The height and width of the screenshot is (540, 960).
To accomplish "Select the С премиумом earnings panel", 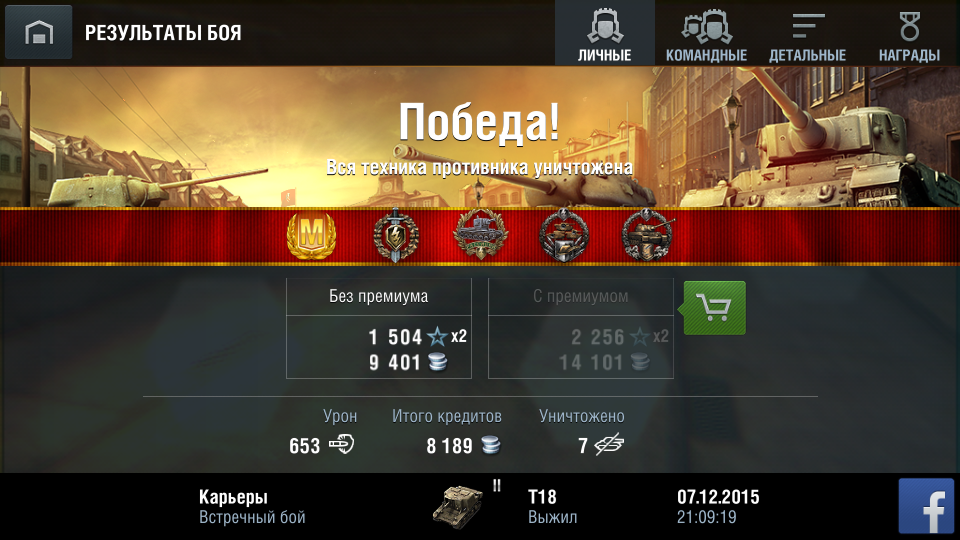I will pyautogui.click(x=580, y=329).
